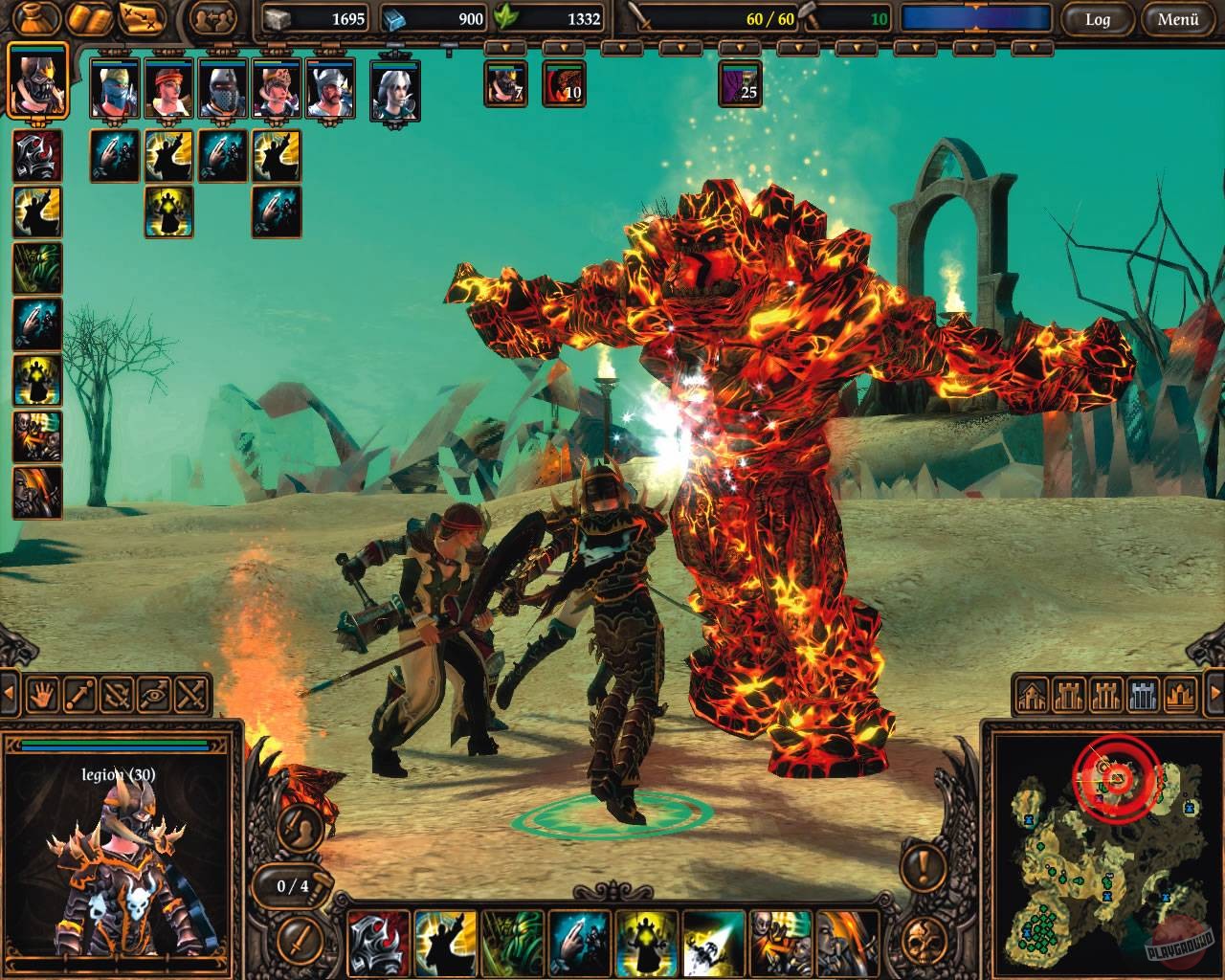Select the hand movement command icon
This screenshot has width=1225, height=980.
tap(43, 695)
